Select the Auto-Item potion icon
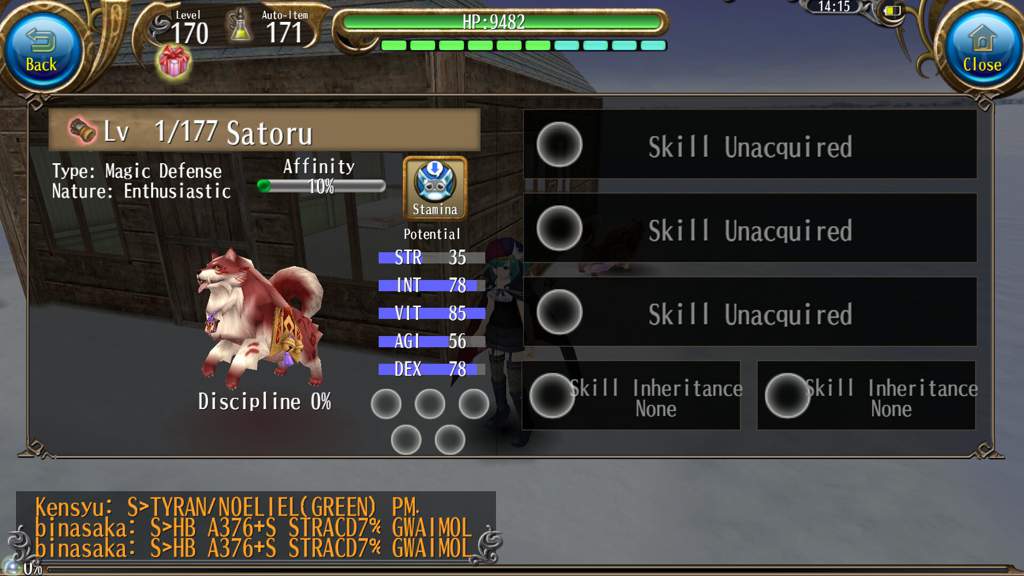Viewport: 1024px width, 576px height. pyautogui.click(x=240, y=26)
